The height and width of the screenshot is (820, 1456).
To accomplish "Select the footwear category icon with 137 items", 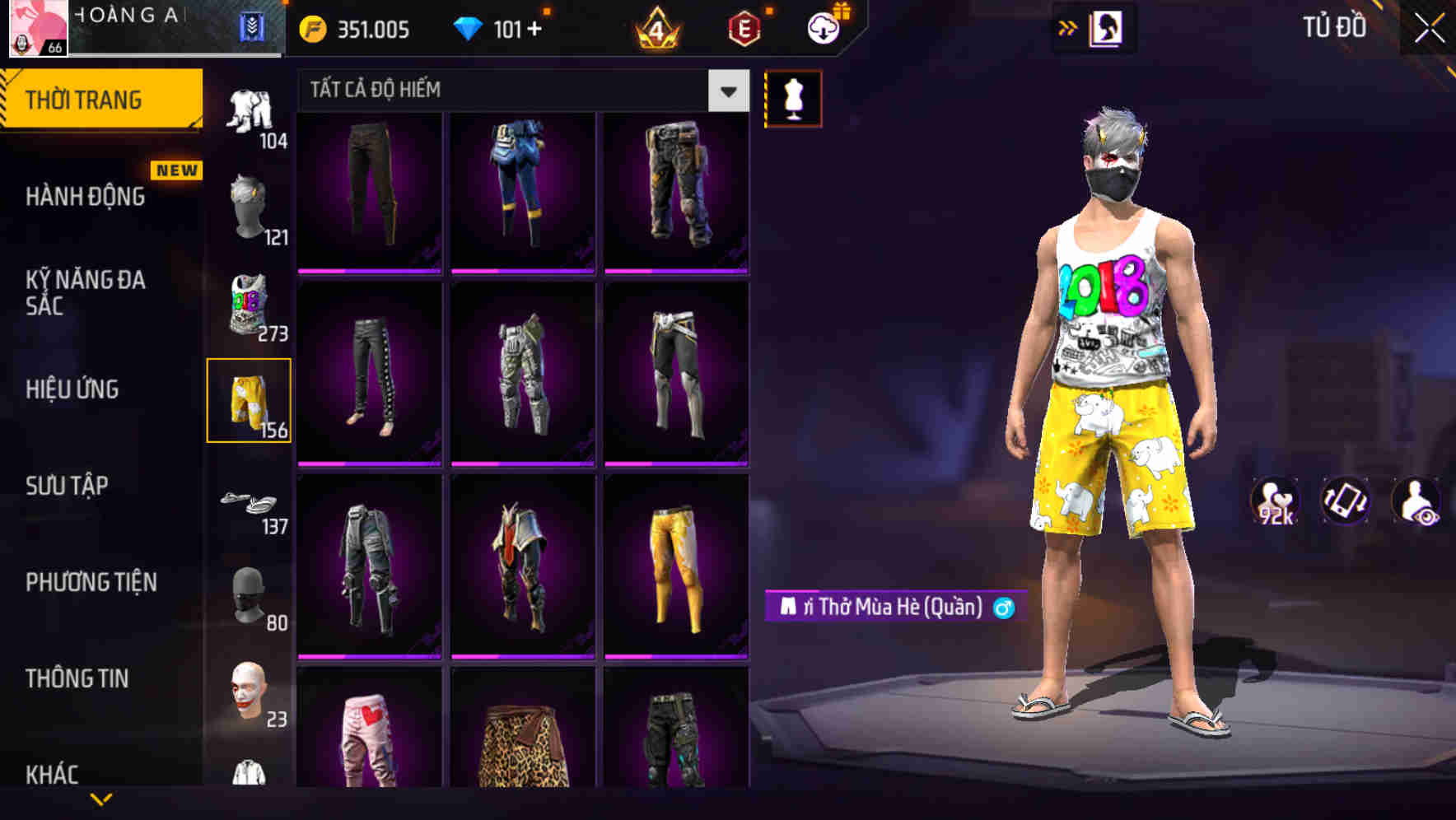I will tap(248, 501).
